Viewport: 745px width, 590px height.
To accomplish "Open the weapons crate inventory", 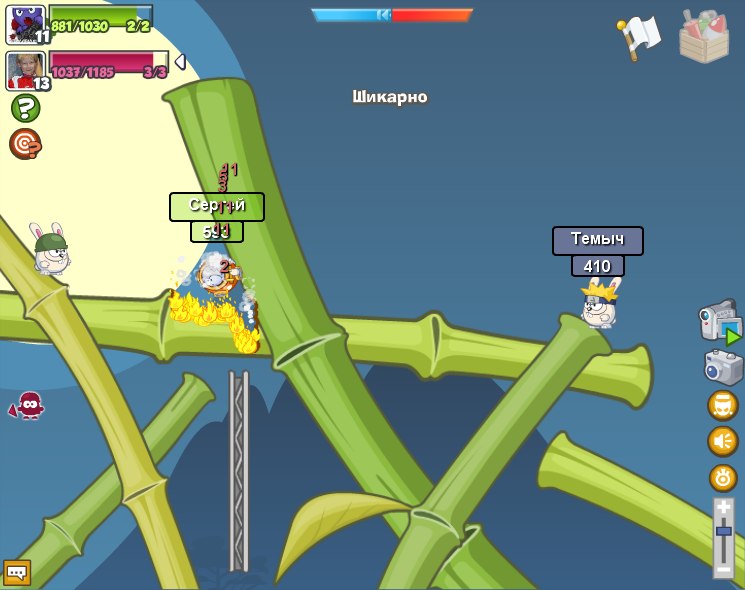I will tap(704, 37).
